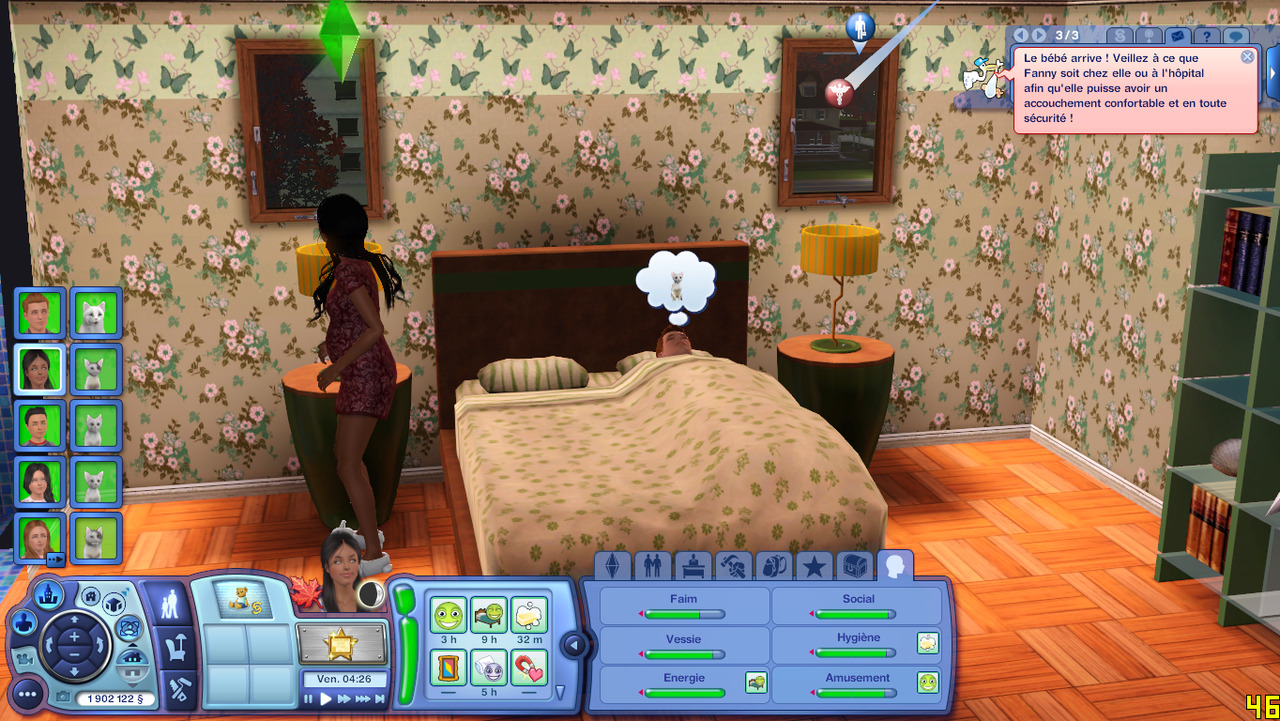Collapse the panel using the left arrow button
This screenshot has width=1280, height=721.
coord(574,645)
